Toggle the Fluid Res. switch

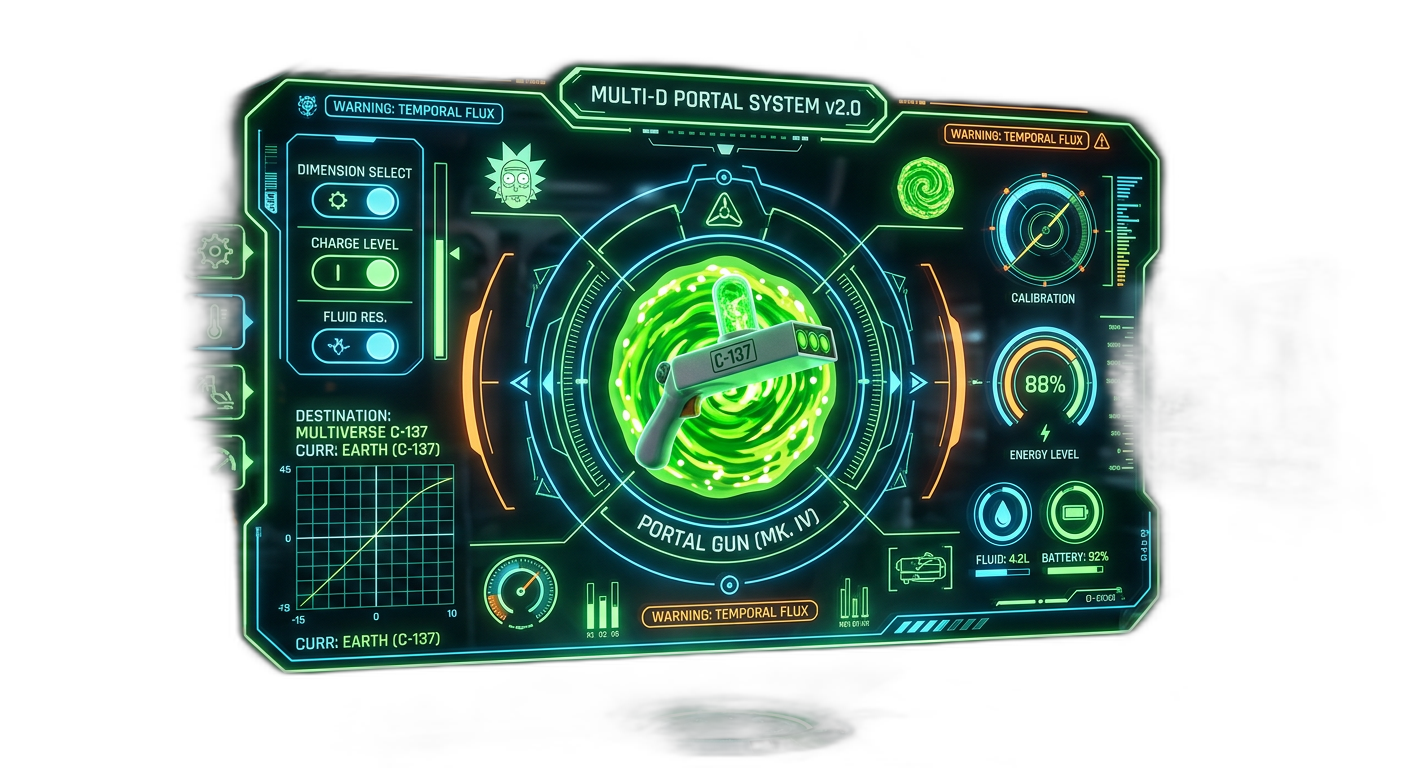pyautogui.click(x=355, y=346)
